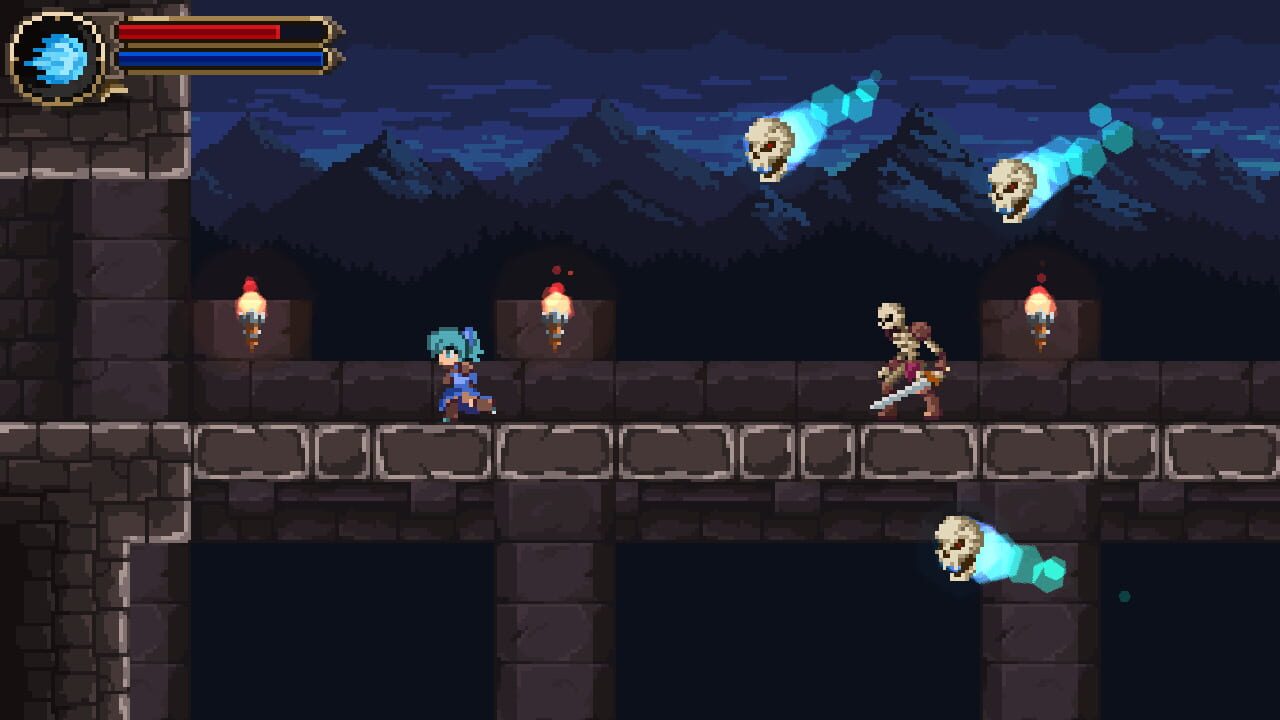Click the red health bar

coord(200,32)
